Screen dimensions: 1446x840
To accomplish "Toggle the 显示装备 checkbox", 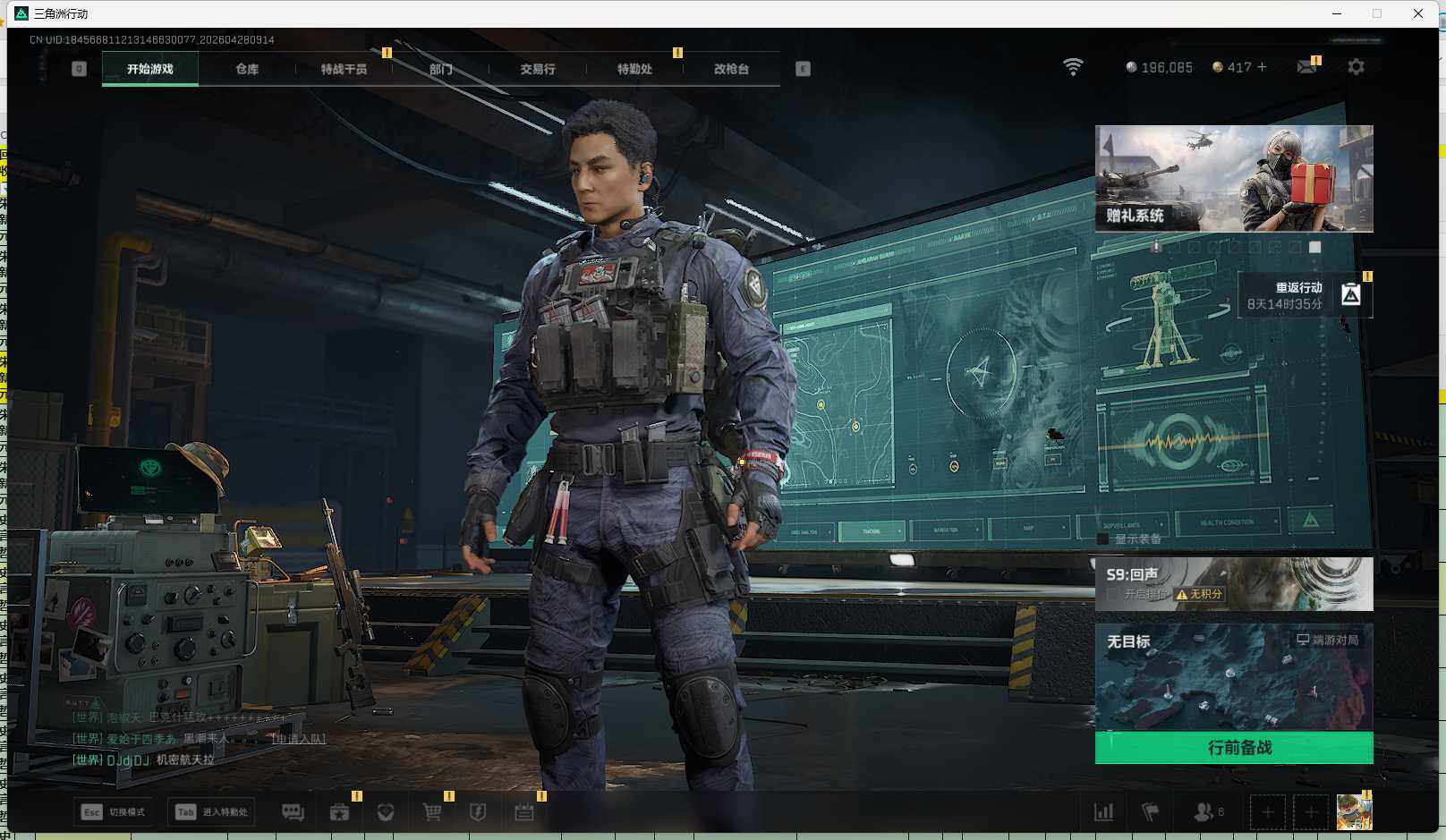I will click(x=1103, y=539).
